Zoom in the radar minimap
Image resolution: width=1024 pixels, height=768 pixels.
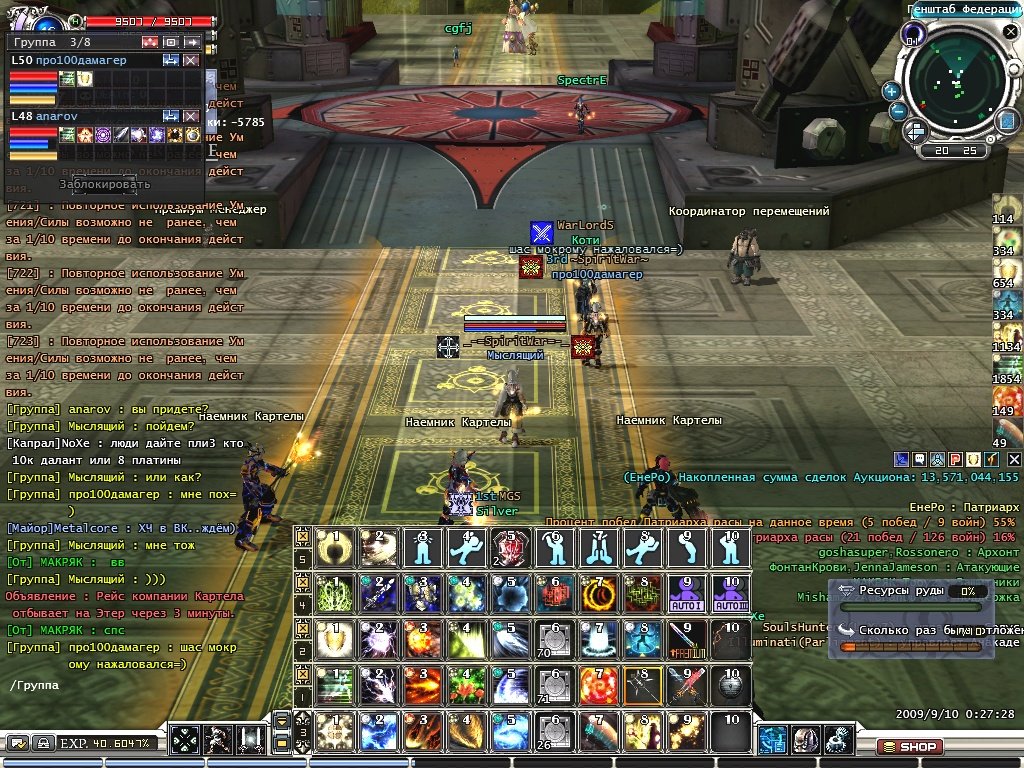[x=891, y=91]
